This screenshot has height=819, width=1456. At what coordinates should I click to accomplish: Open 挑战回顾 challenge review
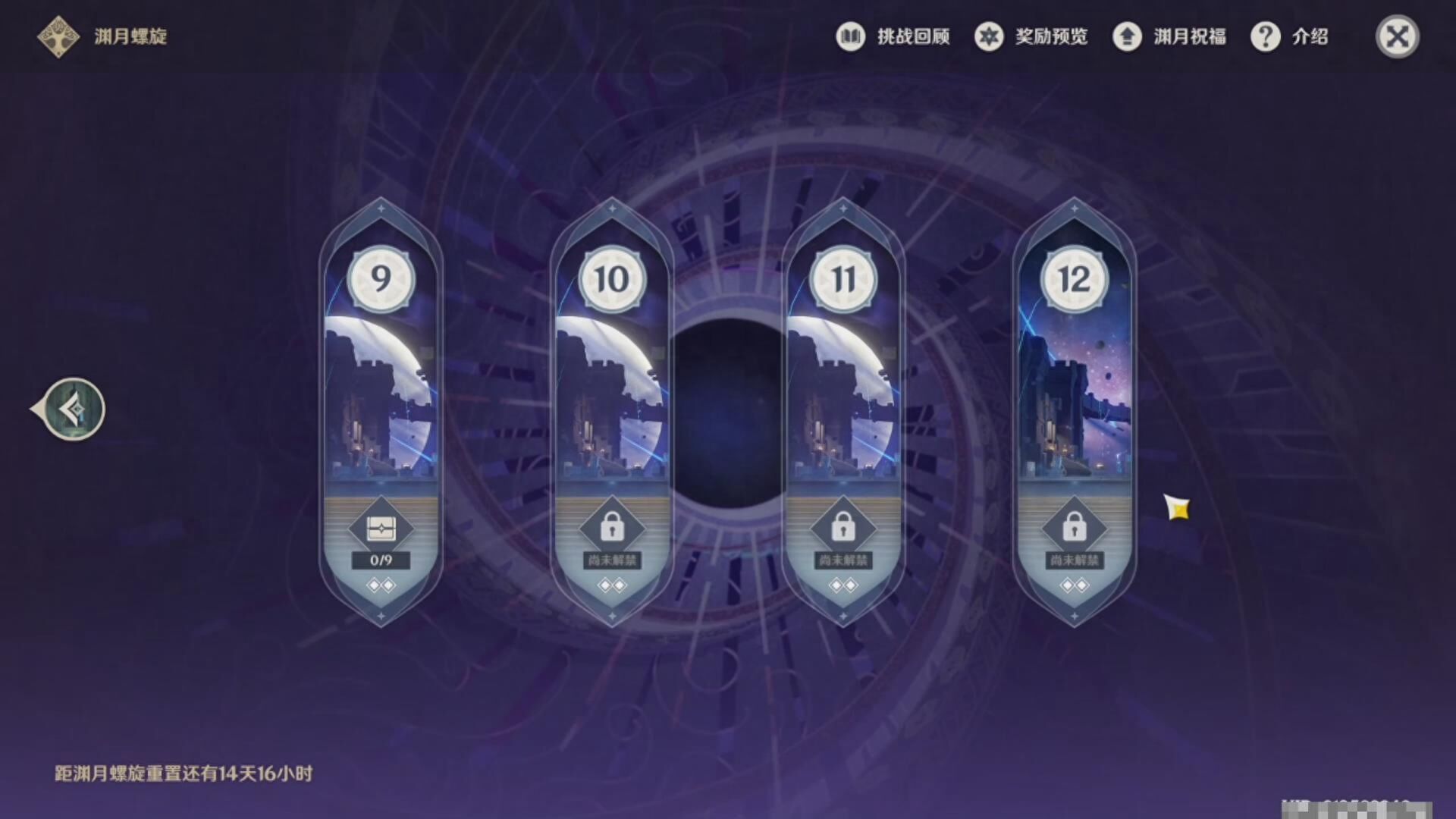[893, 36]
